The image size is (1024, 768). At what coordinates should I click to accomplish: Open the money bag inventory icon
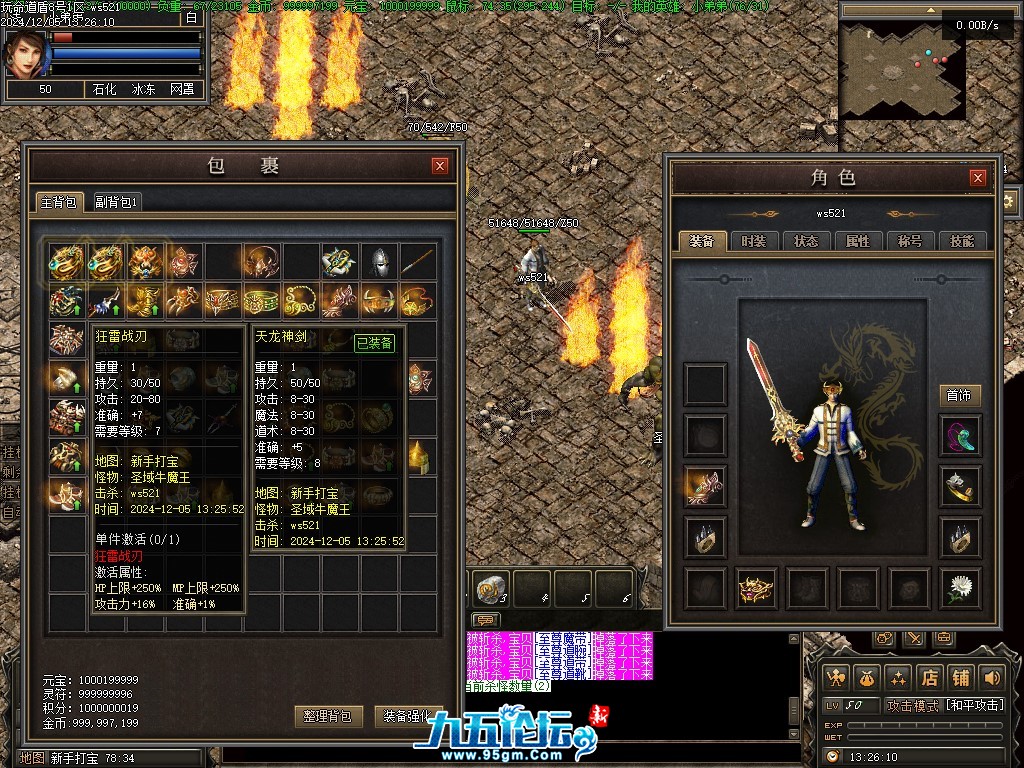tap(867, 677)
